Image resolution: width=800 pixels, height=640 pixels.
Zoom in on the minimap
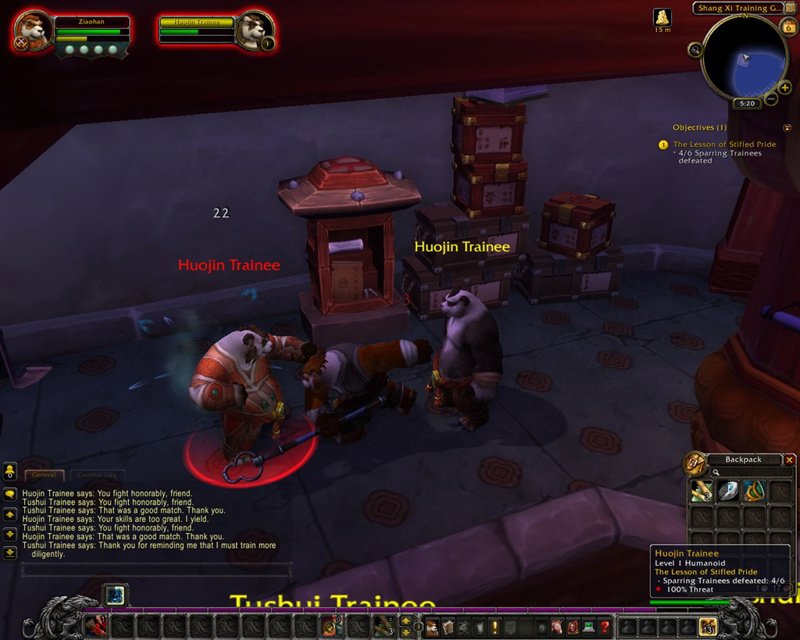pyautogui.click(x=785, y=87)
